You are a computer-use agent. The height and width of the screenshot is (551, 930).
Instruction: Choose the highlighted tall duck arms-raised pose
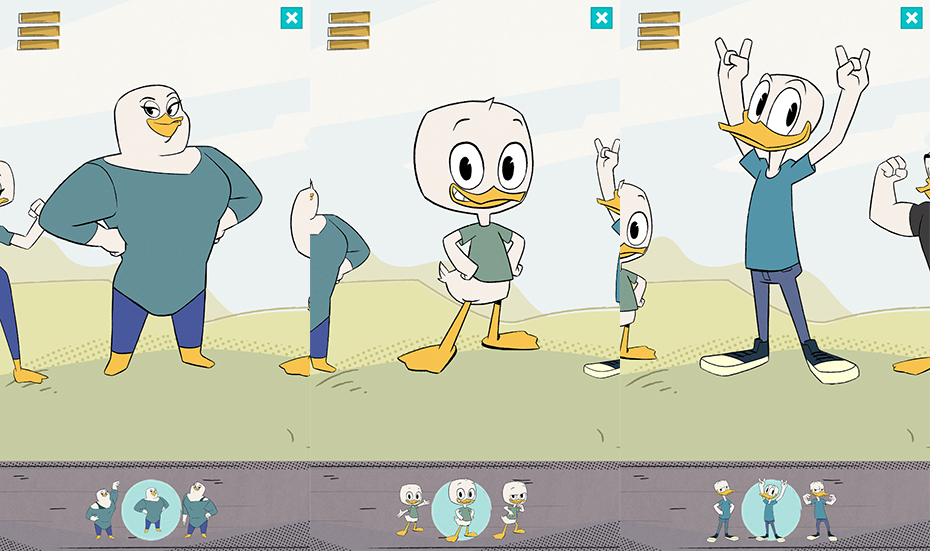771,509
